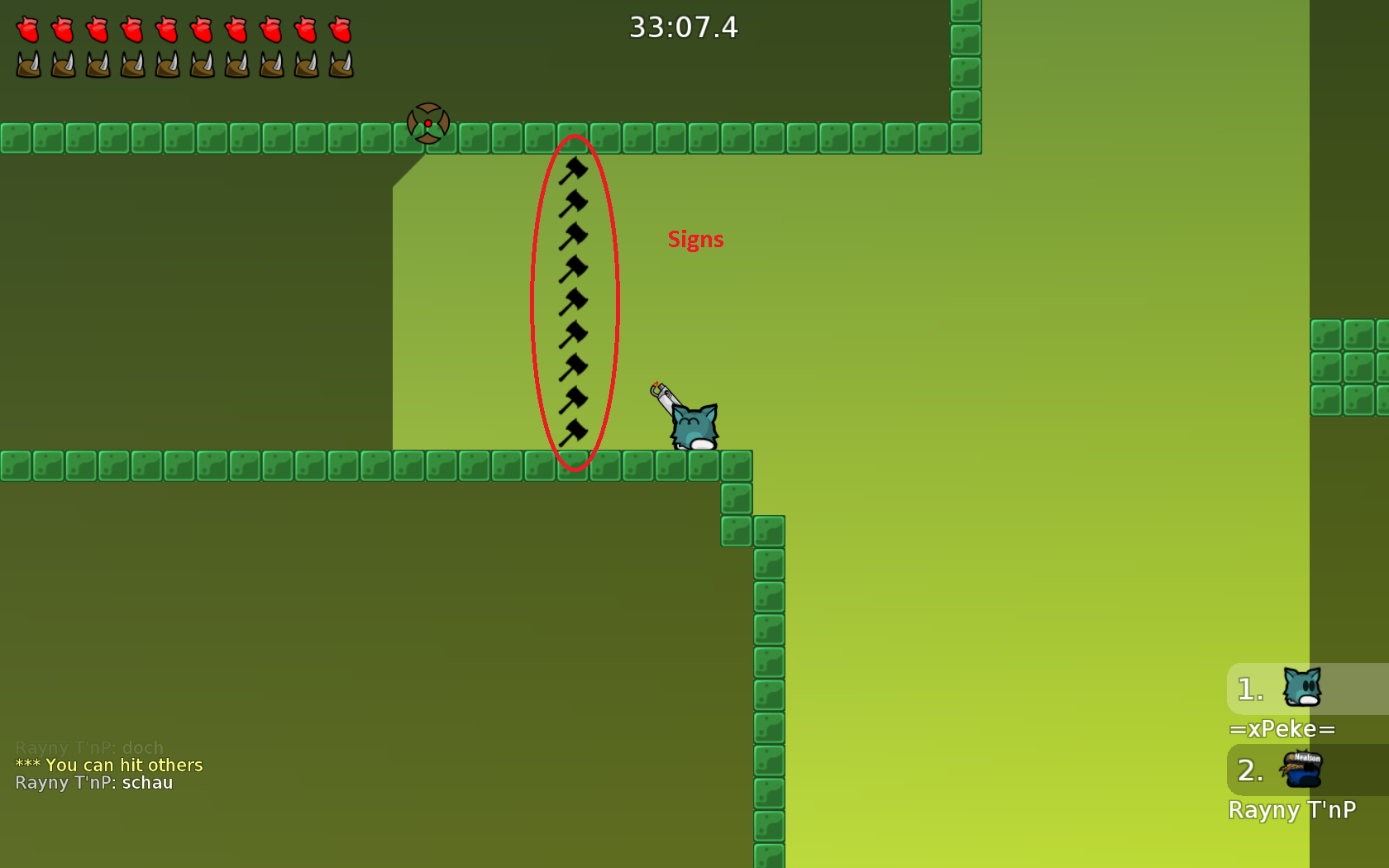Click the red 'Signs' annotation text

click(695, 240)
